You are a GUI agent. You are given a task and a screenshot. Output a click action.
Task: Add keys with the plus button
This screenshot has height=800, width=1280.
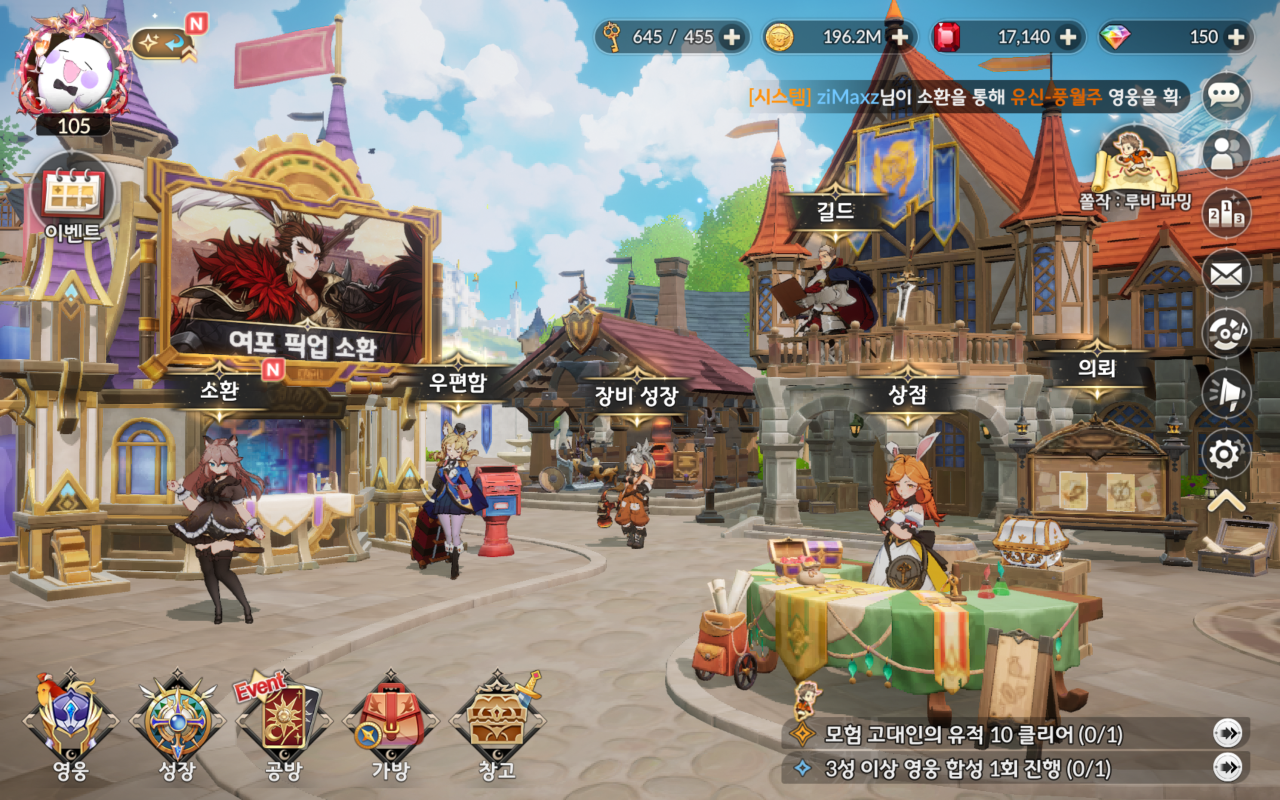tap(733, 36)
